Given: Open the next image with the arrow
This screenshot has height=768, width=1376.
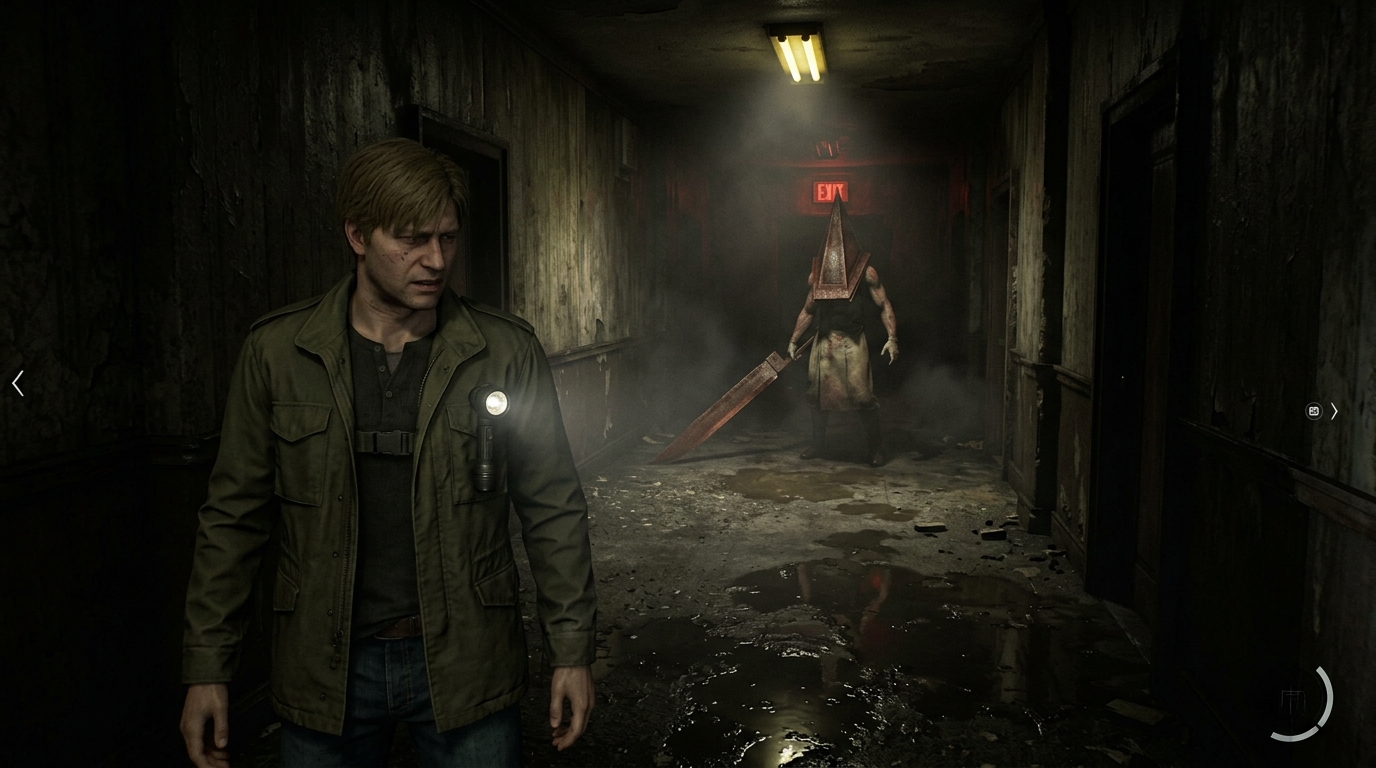Looking at the screenshot, I should (1335, 411).
